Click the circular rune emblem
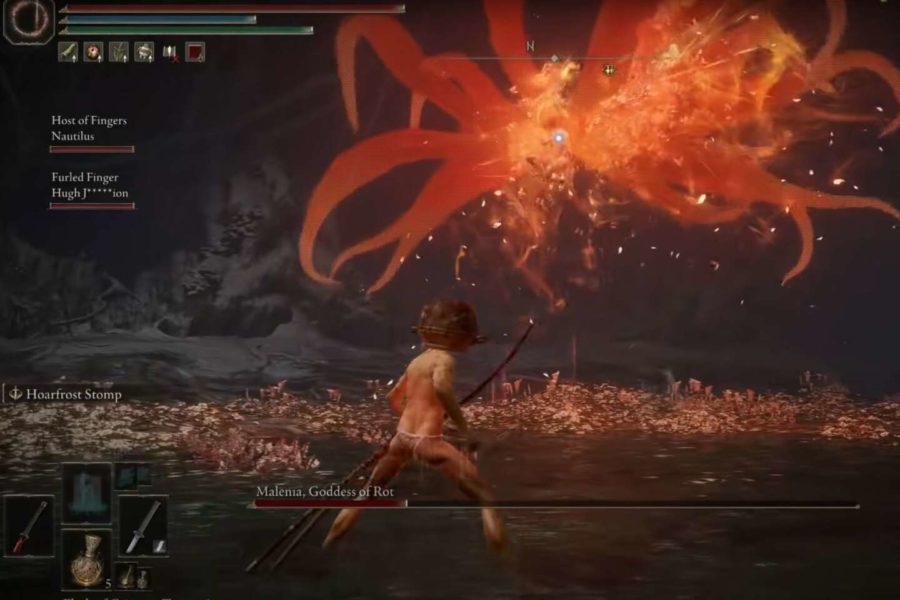Image resolution: width=900 pixels, height=600 pixels. point(28,22)
